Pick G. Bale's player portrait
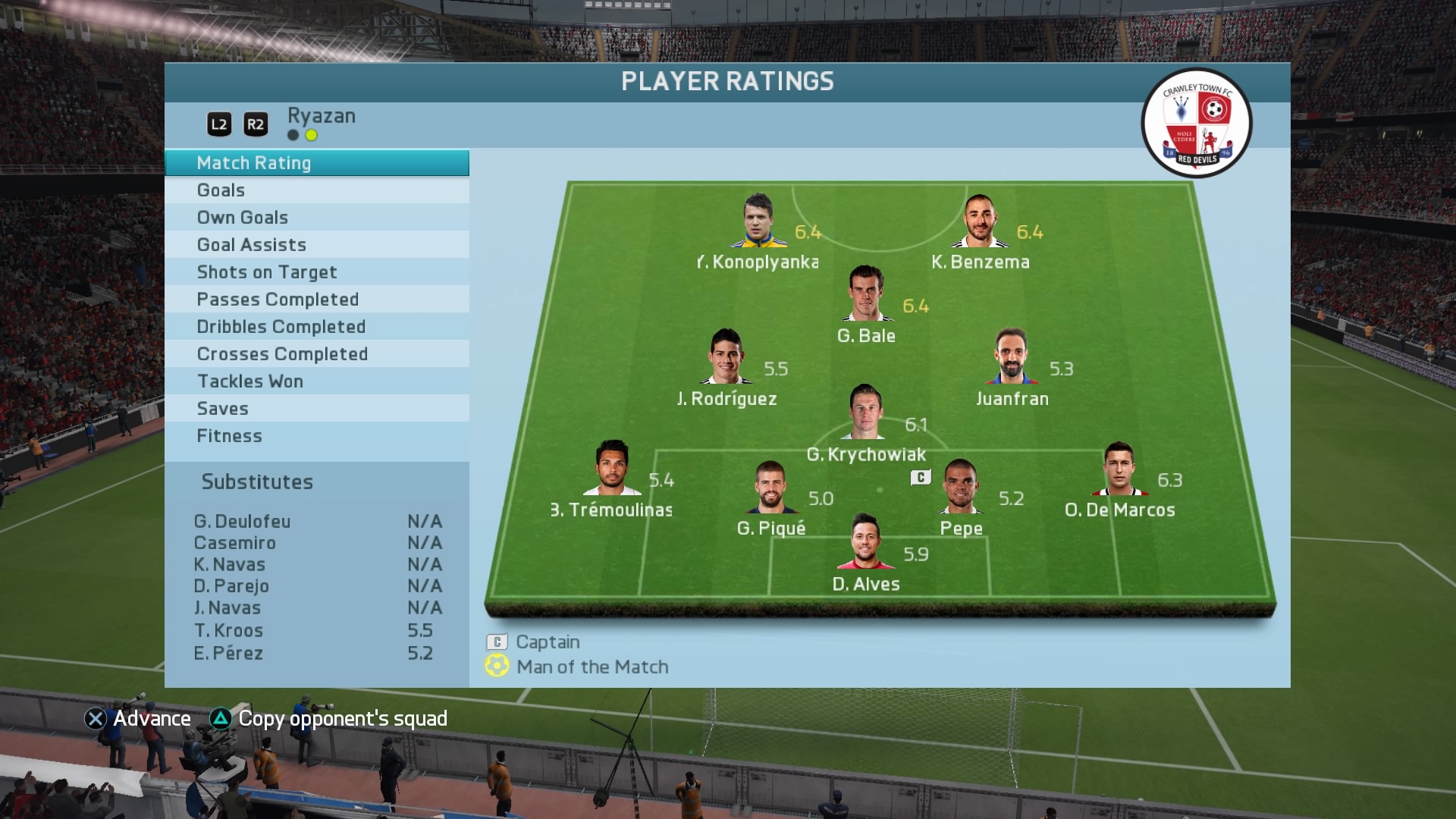This screenshot has width=1456, height=819. (865, 294)
